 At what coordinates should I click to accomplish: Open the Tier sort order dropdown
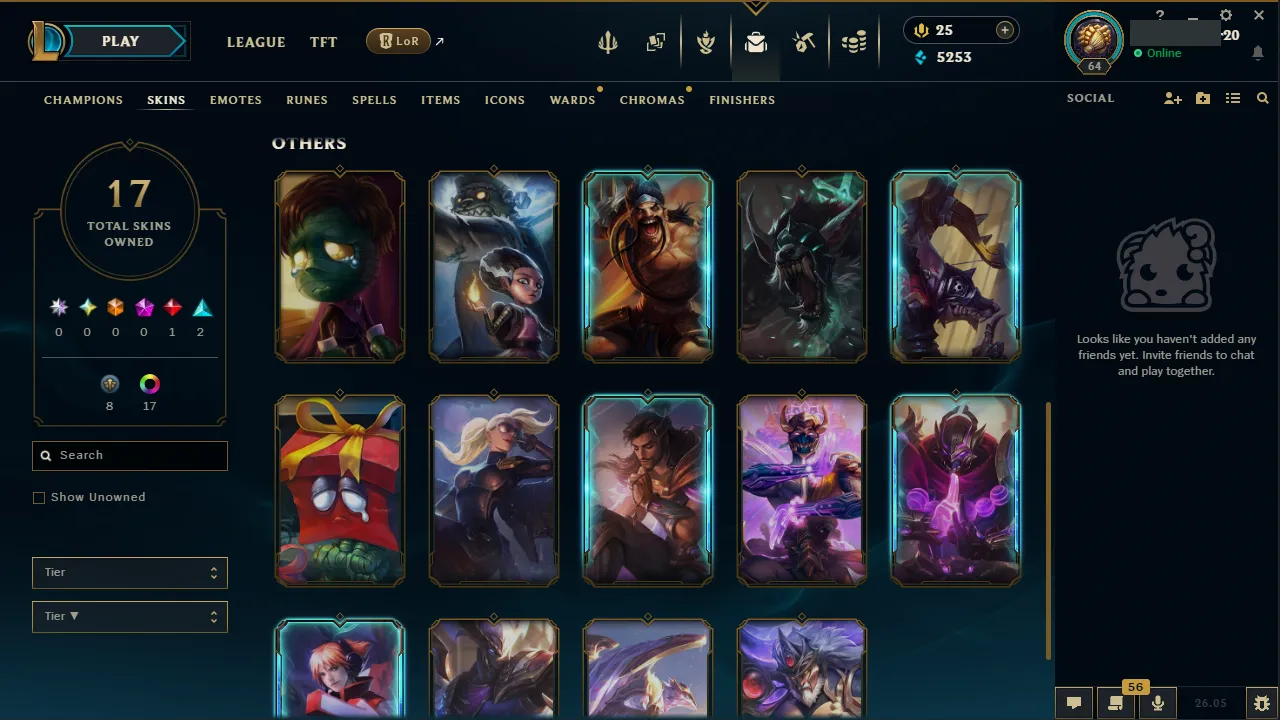[129, 616]
